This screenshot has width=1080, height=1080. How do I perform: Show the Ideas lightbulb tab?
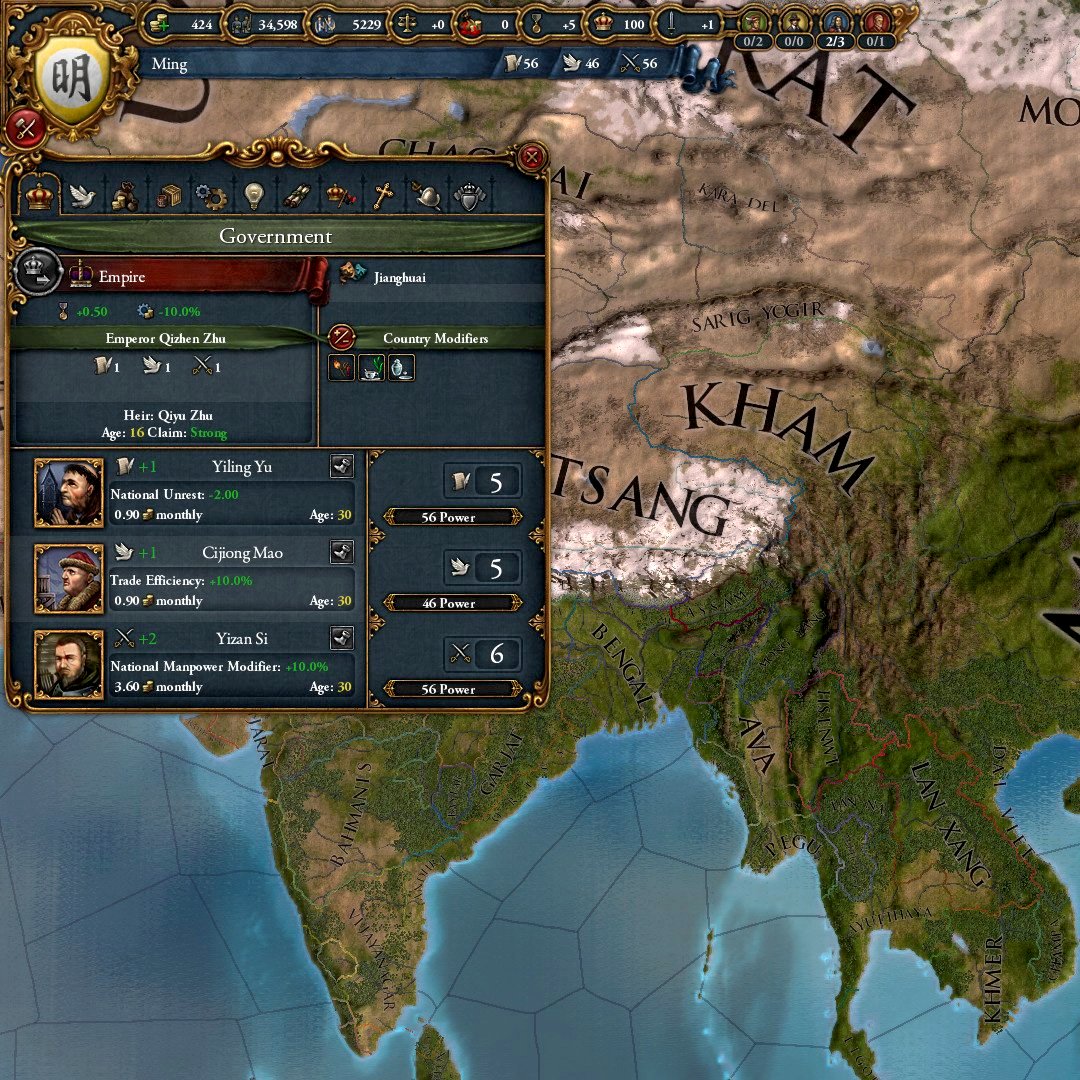(x=254, y=196)
